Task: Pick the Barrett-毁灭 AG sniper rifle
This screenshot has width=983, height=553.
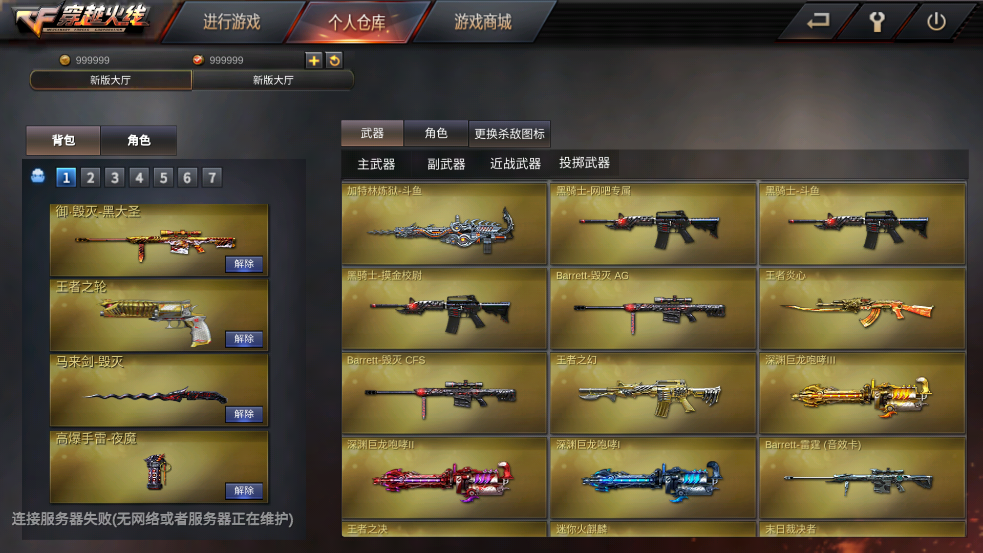Action: tap(652, 308)
